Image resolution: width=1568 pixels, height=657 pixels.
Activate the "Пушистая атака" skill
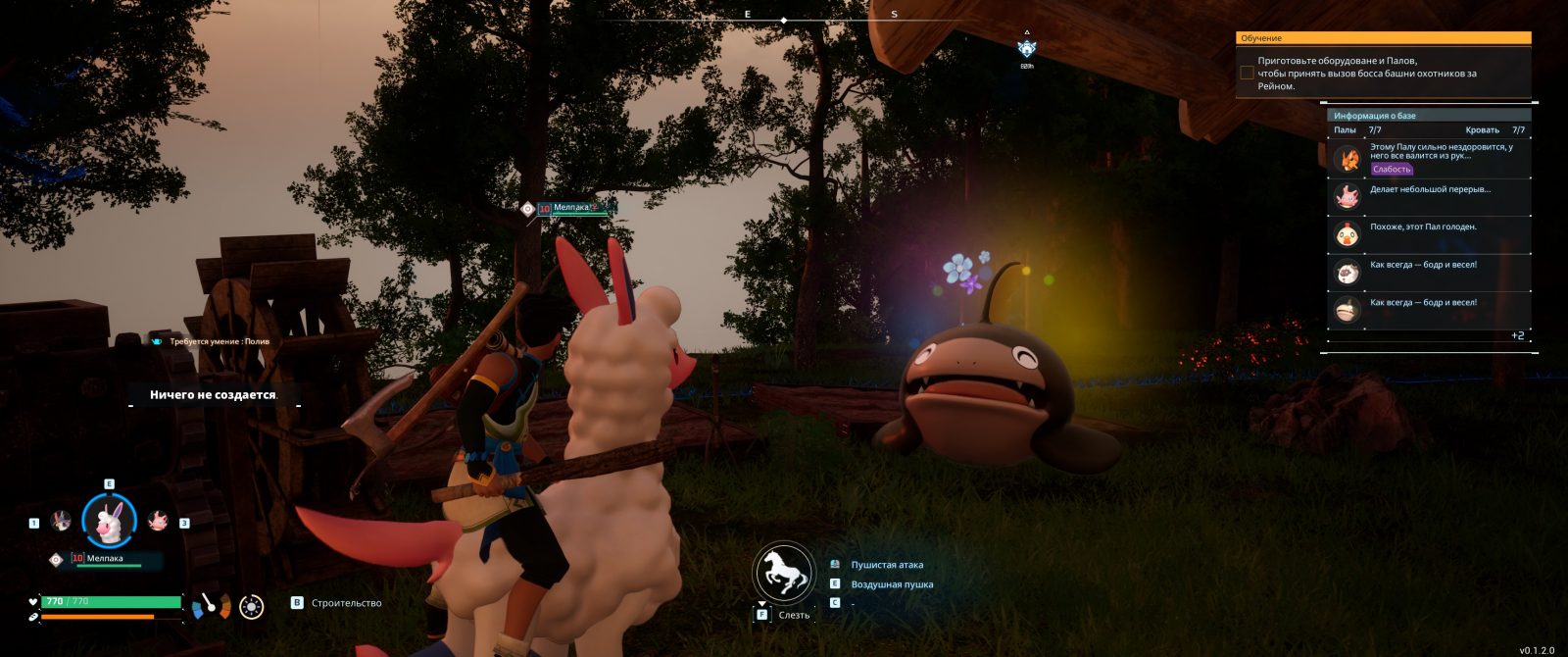pyautogui.click(x=887, y=565)
